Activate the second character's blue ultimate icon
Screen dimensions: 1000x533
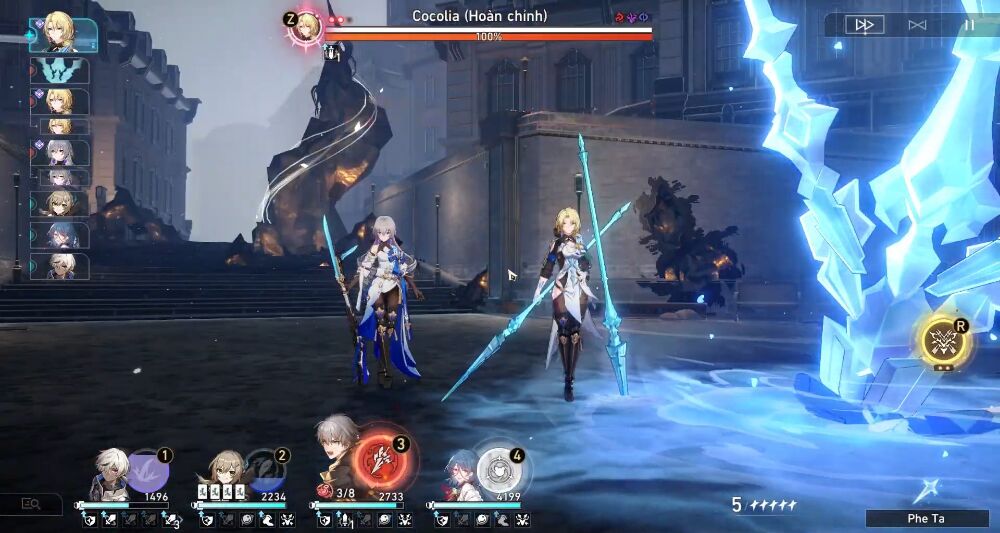point(265,470)
